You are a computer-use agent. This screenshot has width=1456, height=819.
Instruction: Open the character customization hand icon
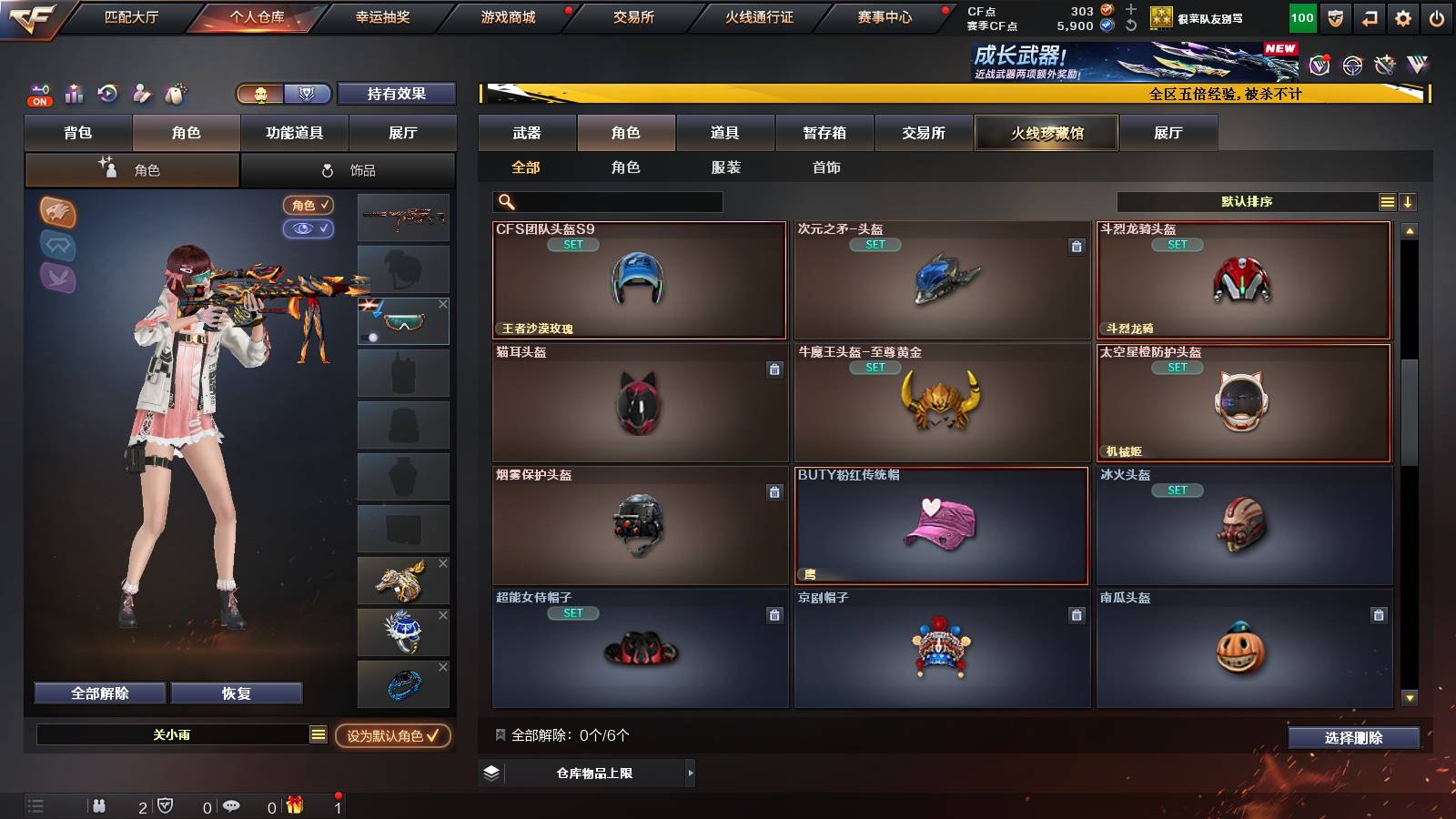141,93
